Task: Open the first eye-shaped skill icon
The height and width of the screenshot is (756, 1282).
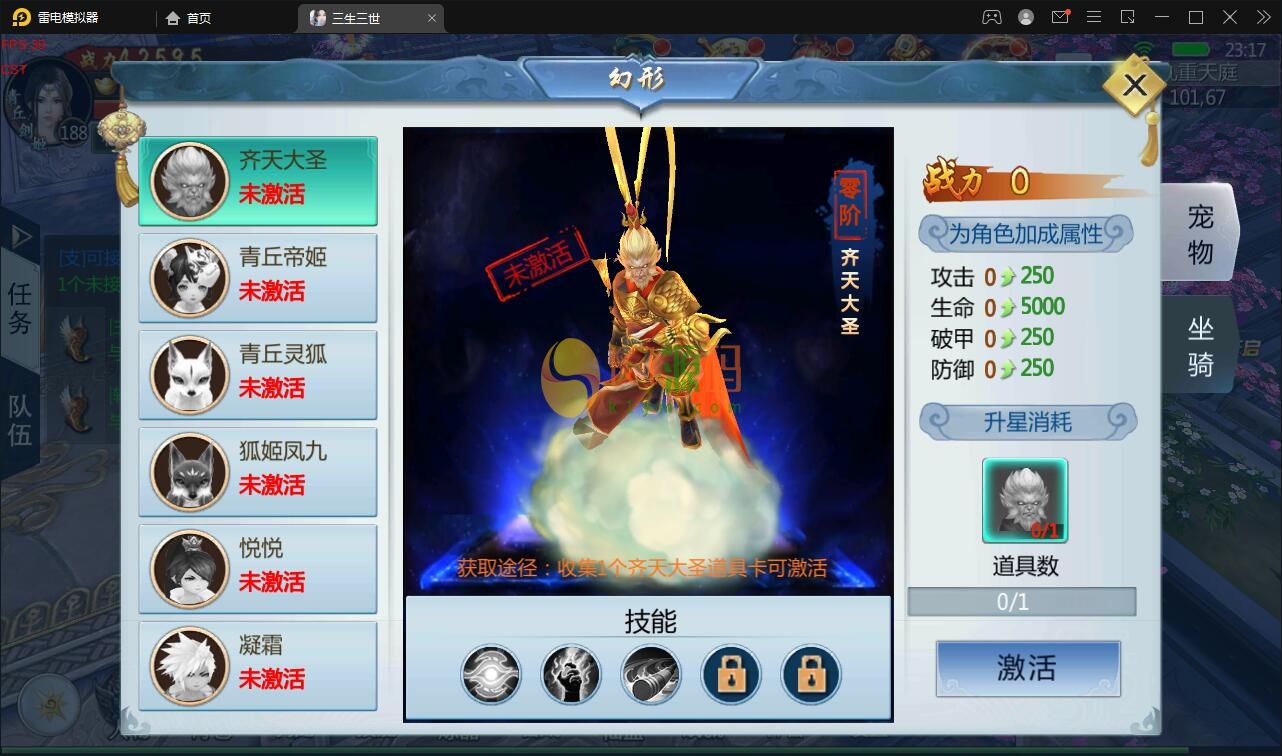Action: pyautogui.click(x=490, y=675)
